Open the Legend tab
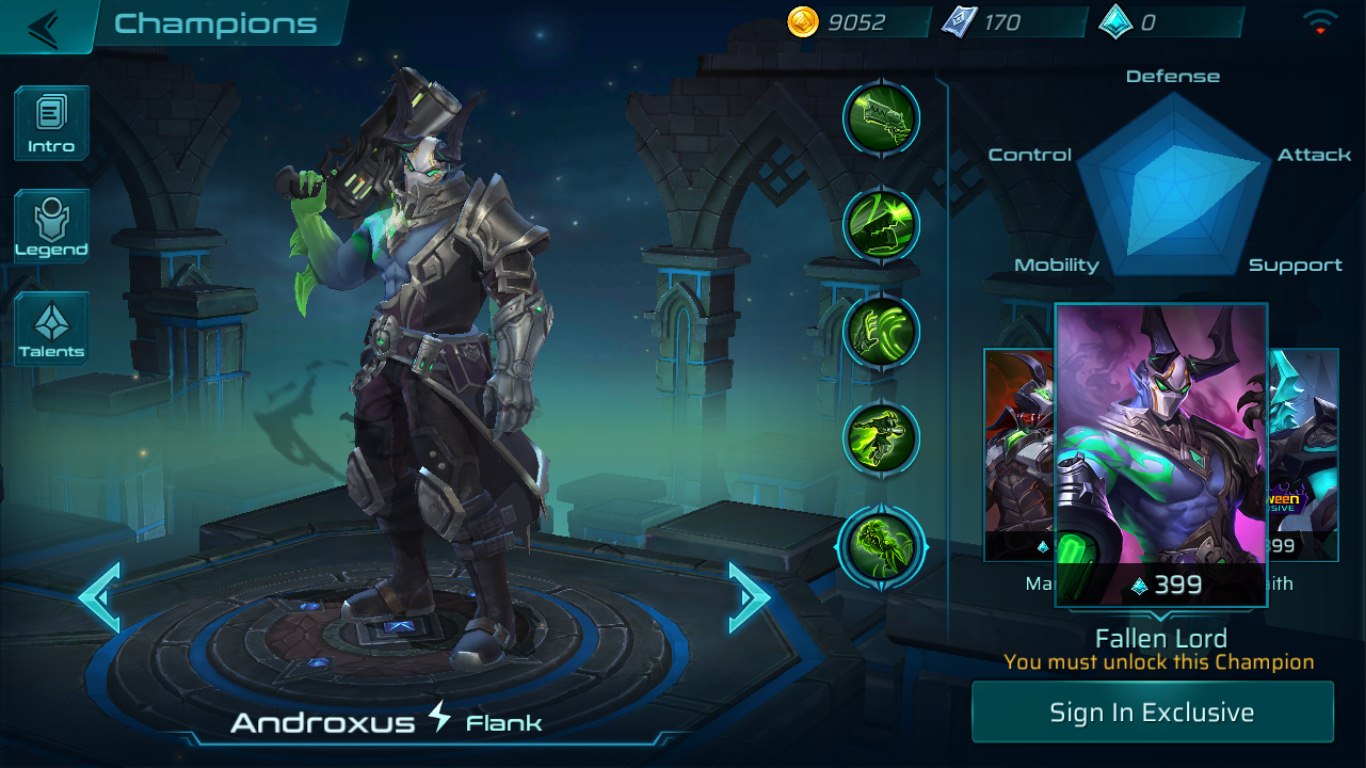 point(51,226)
